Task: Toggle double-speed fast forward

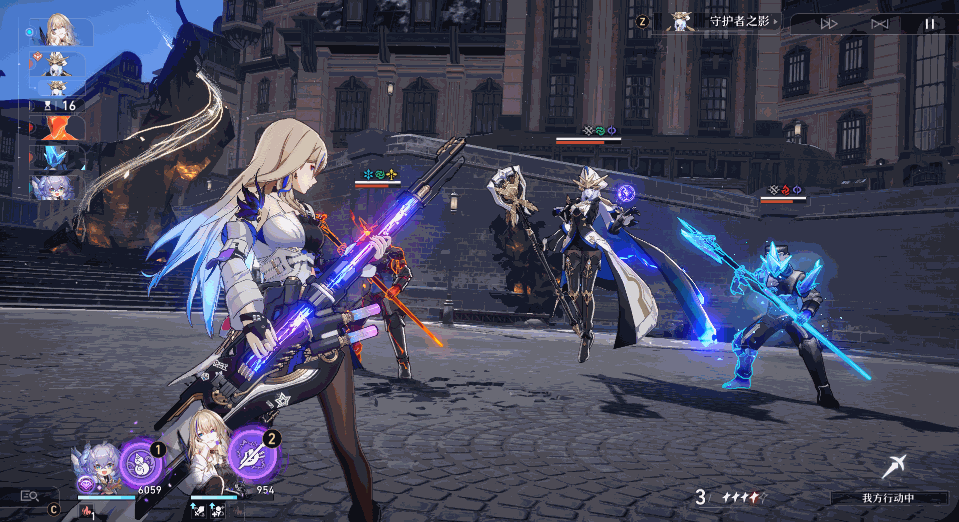Action: pyautogui.click(x=829, y=23)
